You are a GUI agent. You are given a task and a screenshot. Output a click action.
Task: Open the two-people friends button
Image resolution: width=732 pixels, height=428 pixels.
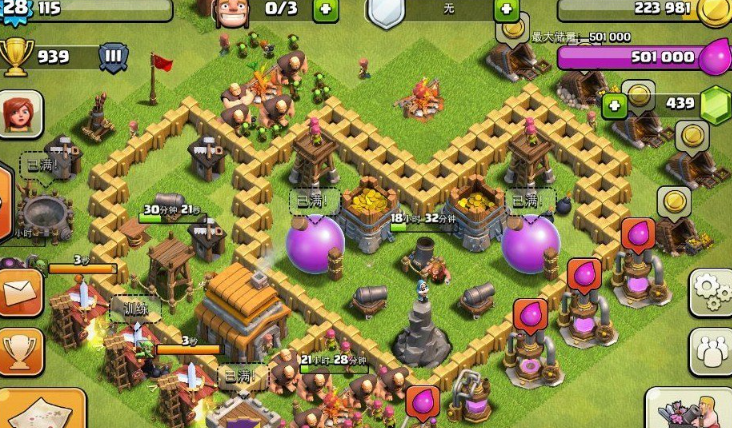711,352
